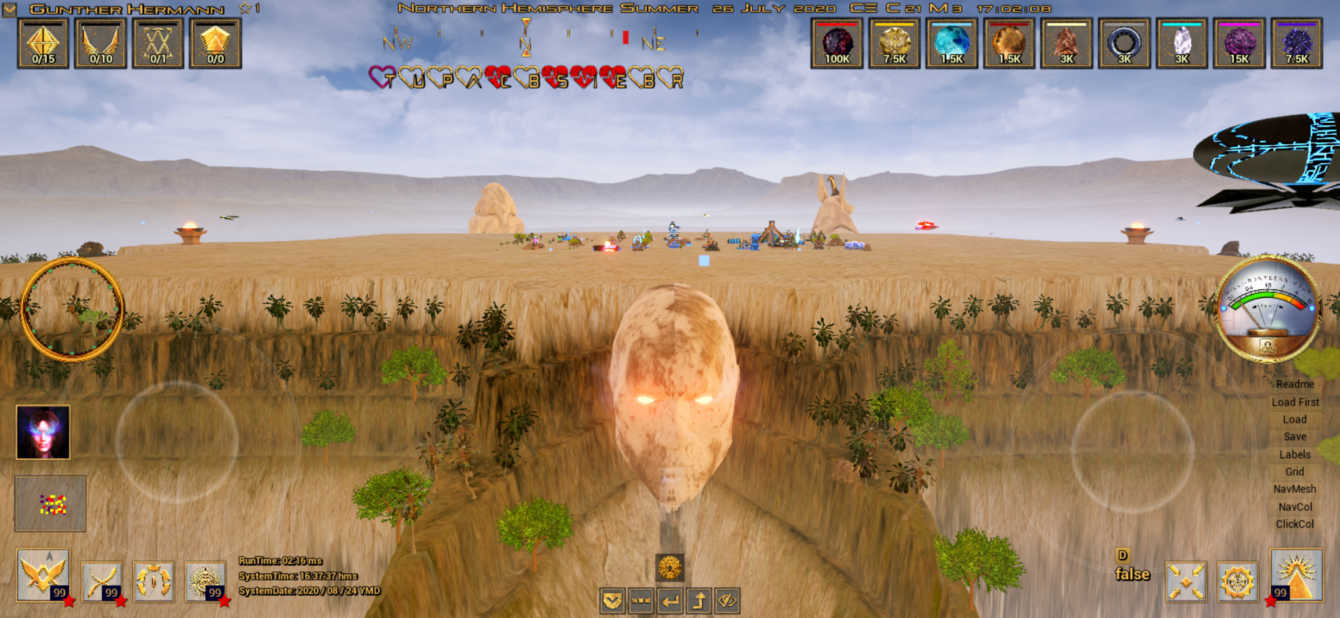Toggle the NavCol option

point(1295,507)
